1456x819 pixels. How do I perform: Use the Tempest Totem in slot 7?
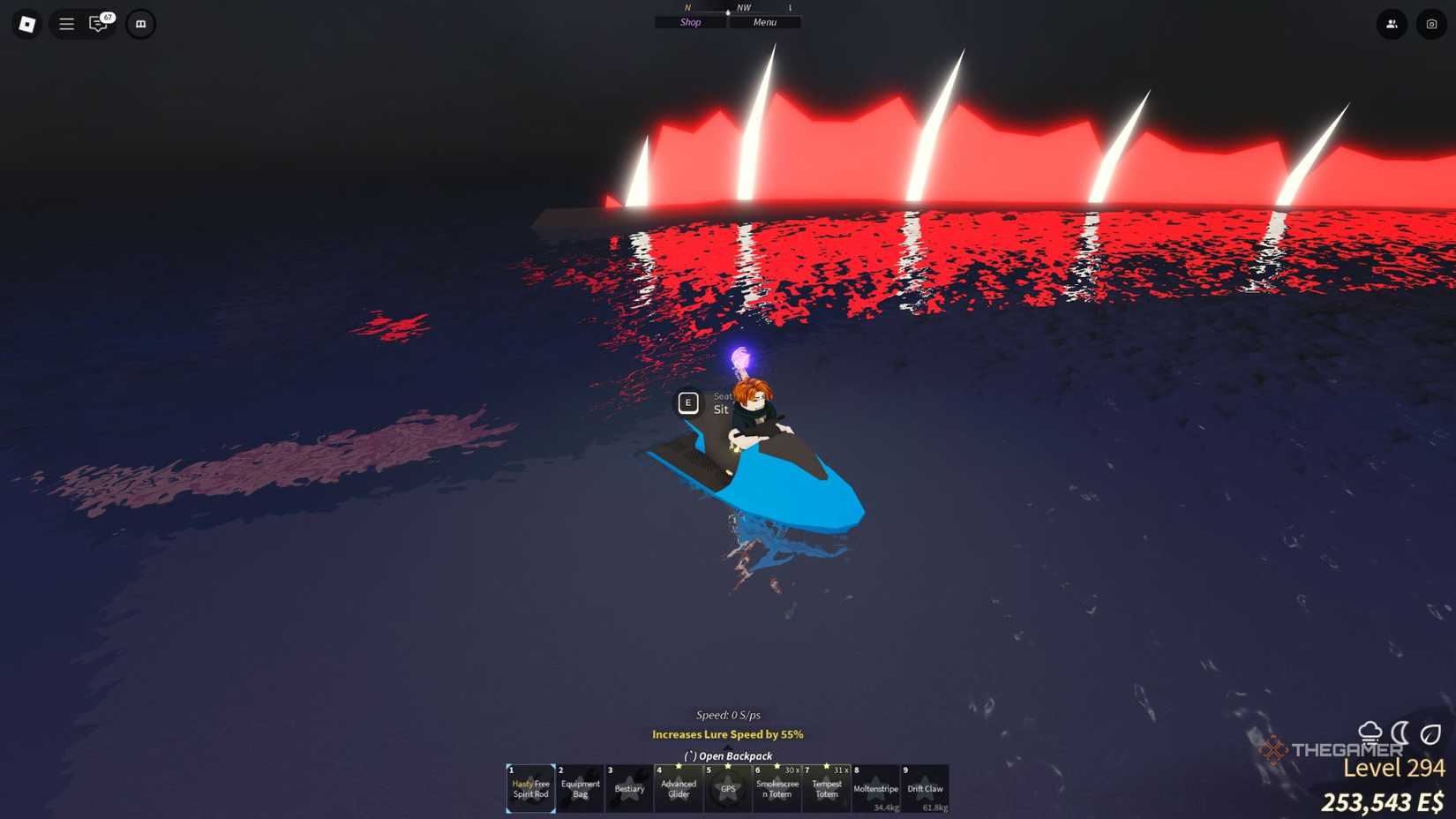pos(827,788)
